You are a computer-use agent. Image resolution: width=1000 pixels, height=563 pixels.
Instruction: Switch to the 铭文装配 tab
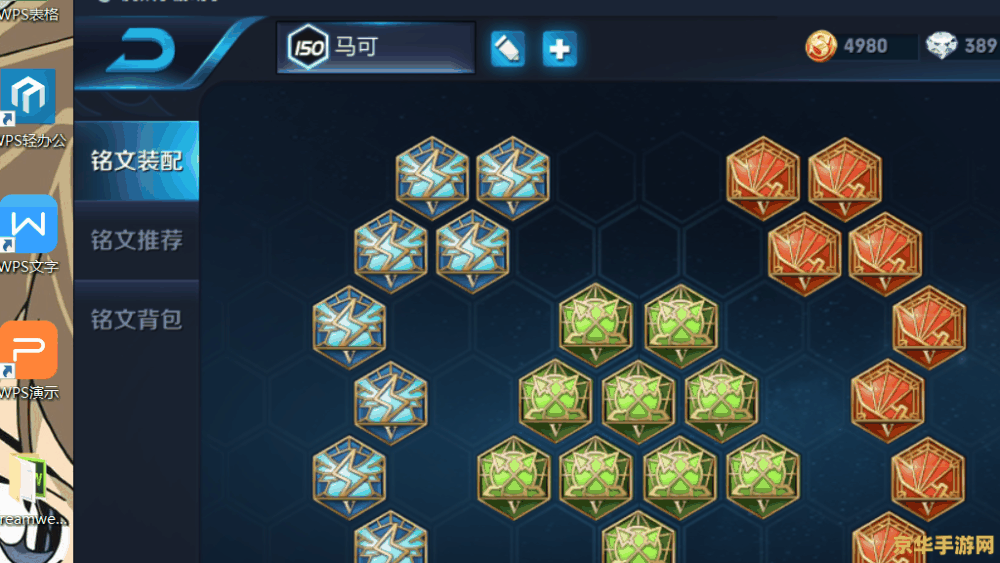[x=137, y=160]
